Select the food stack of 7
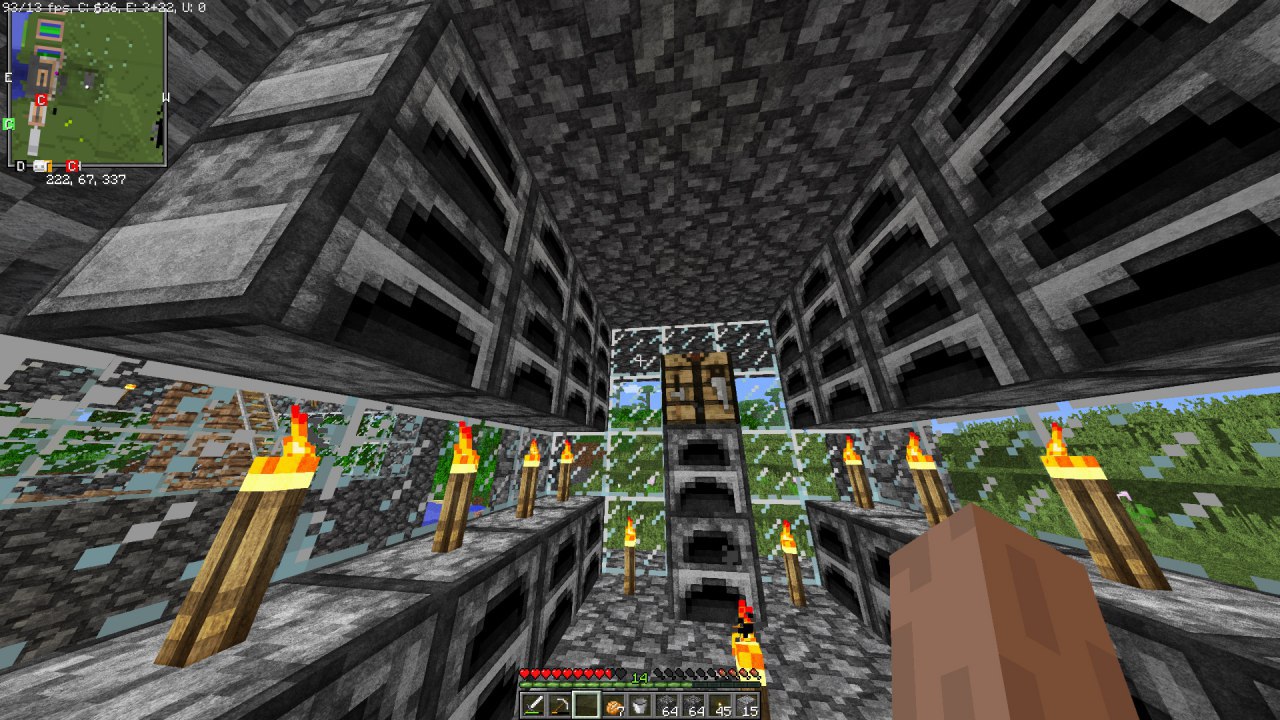 pyautogui.click(x=613, y=705)
